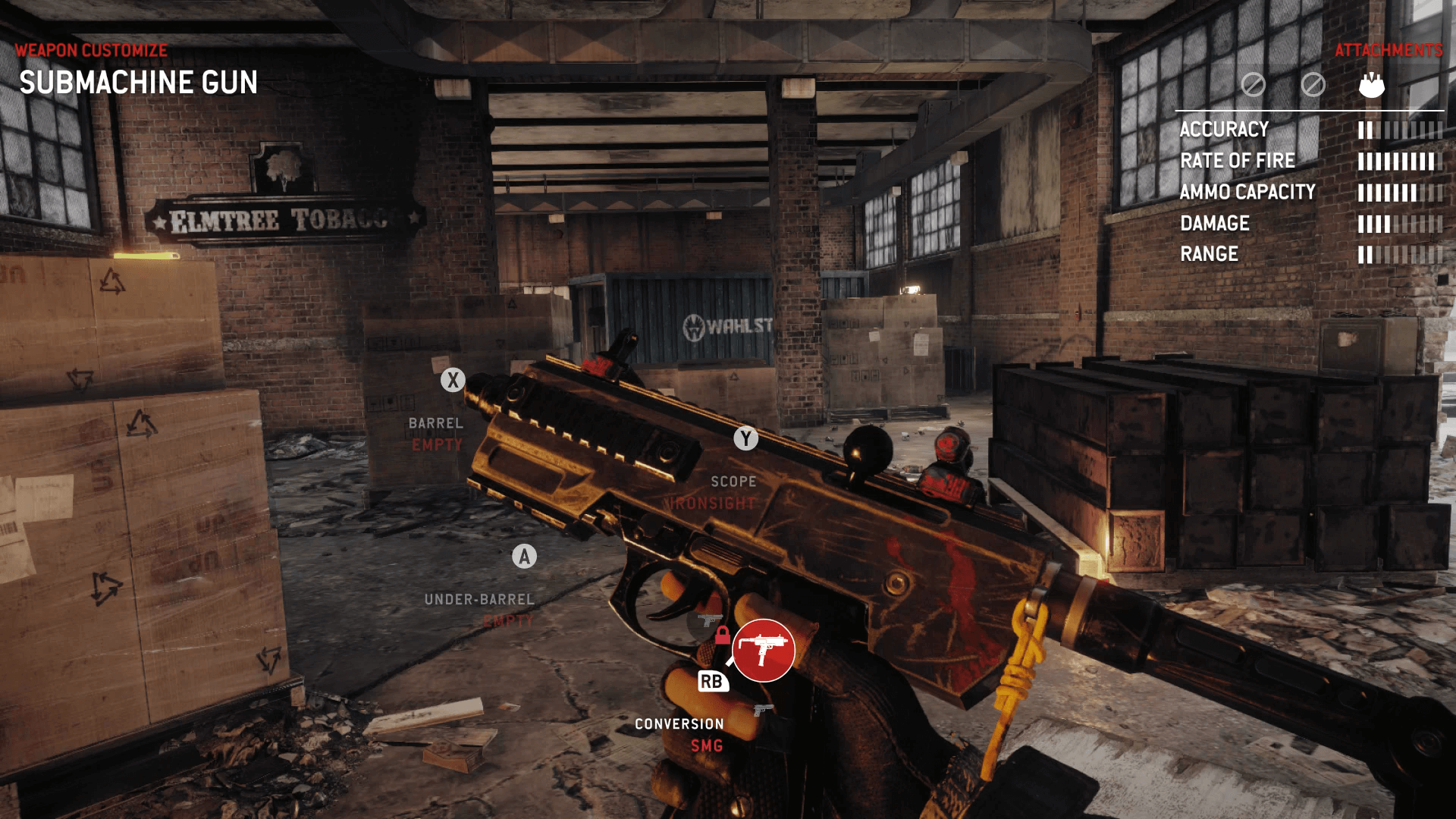Select the SMG conversion on the weapon wheel
Screen dimensions: 1456x819
[764, 651]
